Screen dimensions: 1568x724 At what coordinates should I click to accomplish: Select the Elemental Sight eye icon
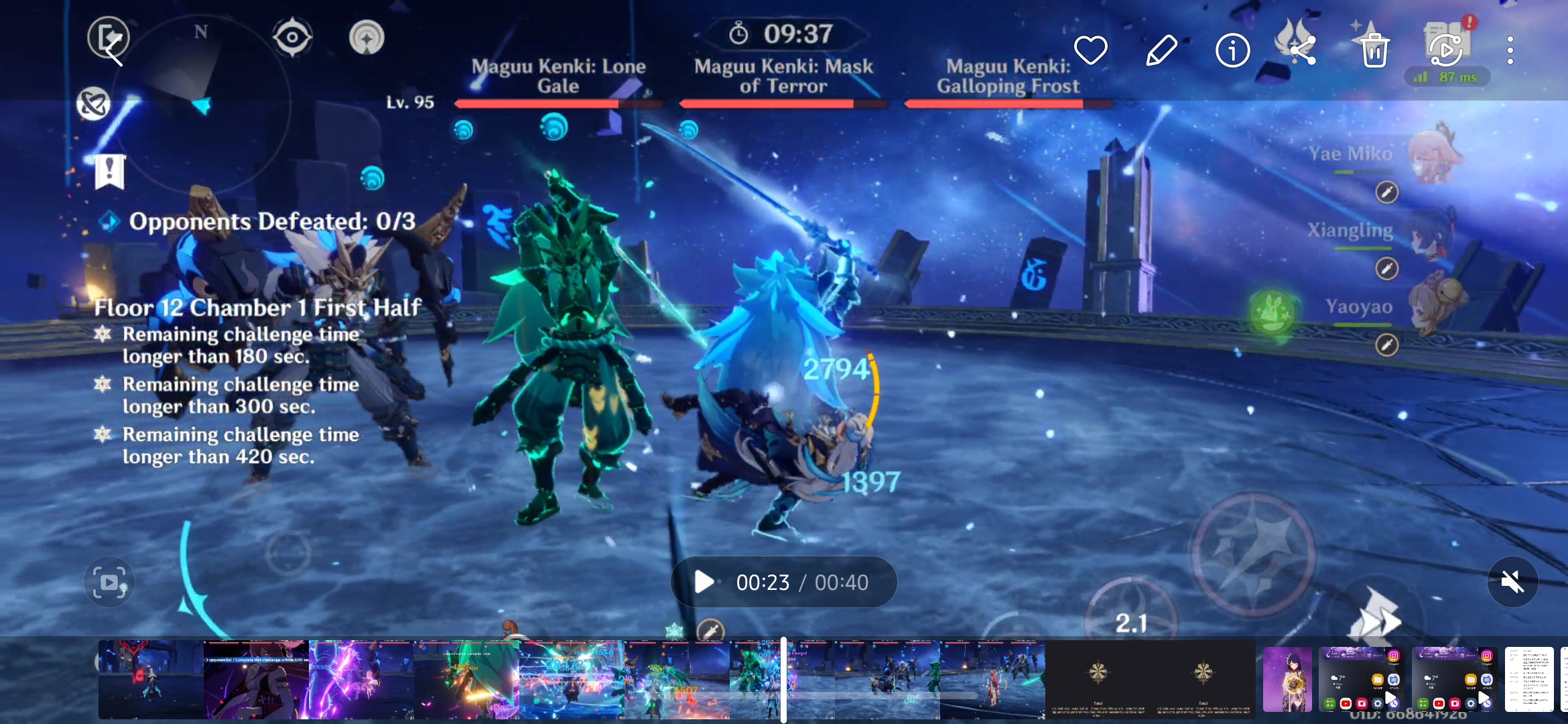[x=291, y=37]
